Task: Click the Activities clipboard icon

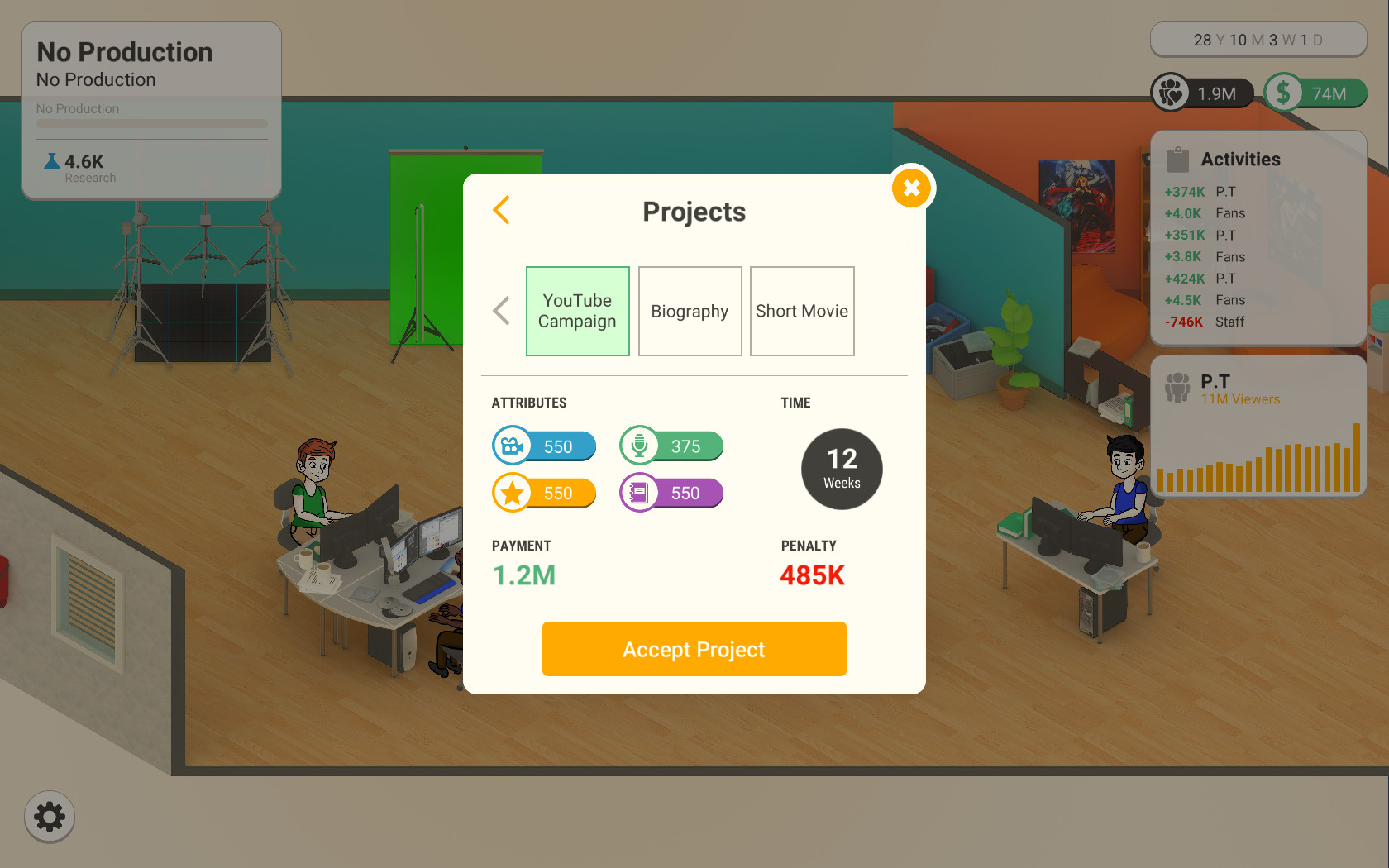Action: click(x=1177, y=158)
